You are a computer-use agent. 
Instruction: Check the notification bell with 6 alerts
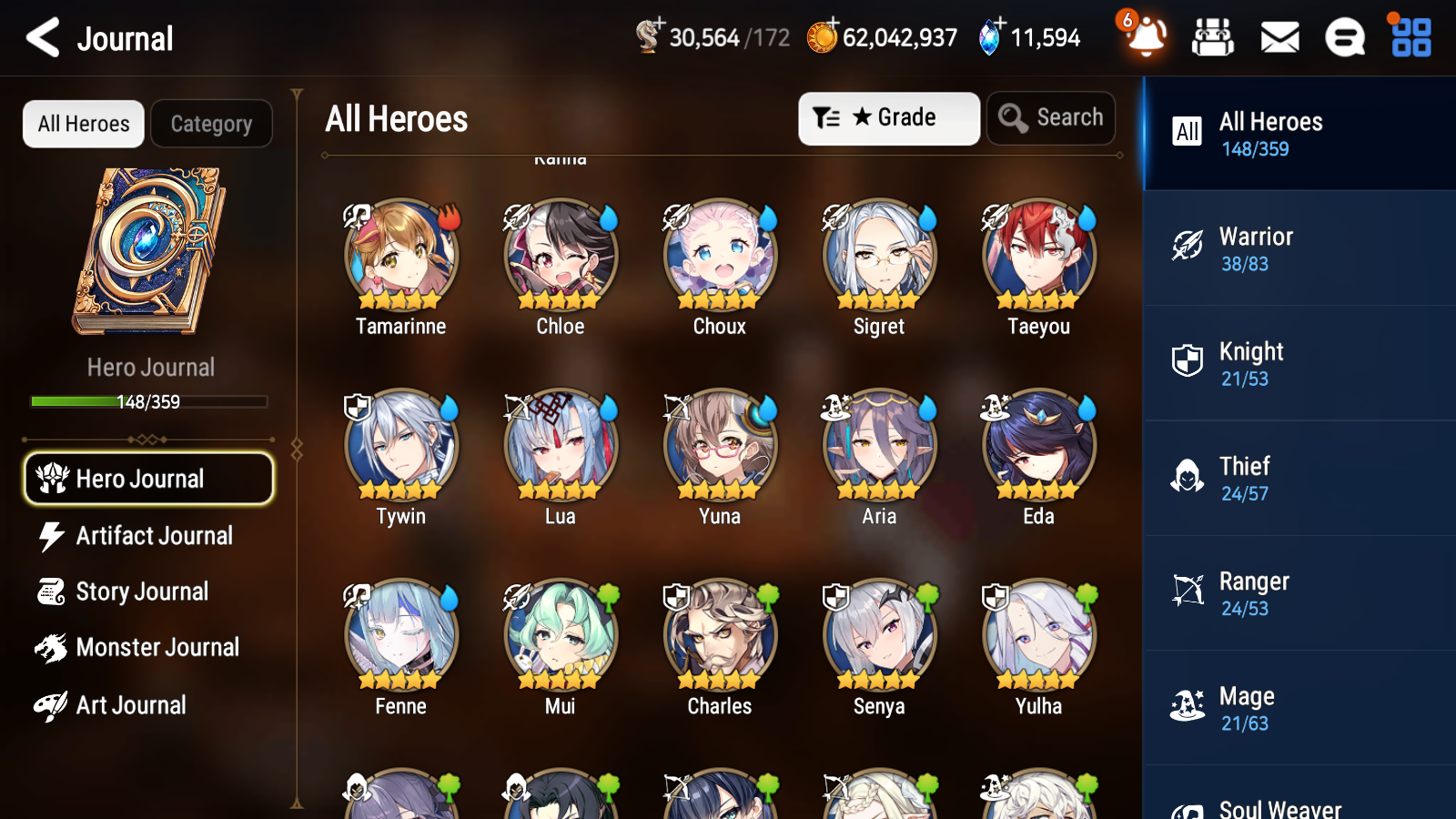click(x=1146, y=37)
